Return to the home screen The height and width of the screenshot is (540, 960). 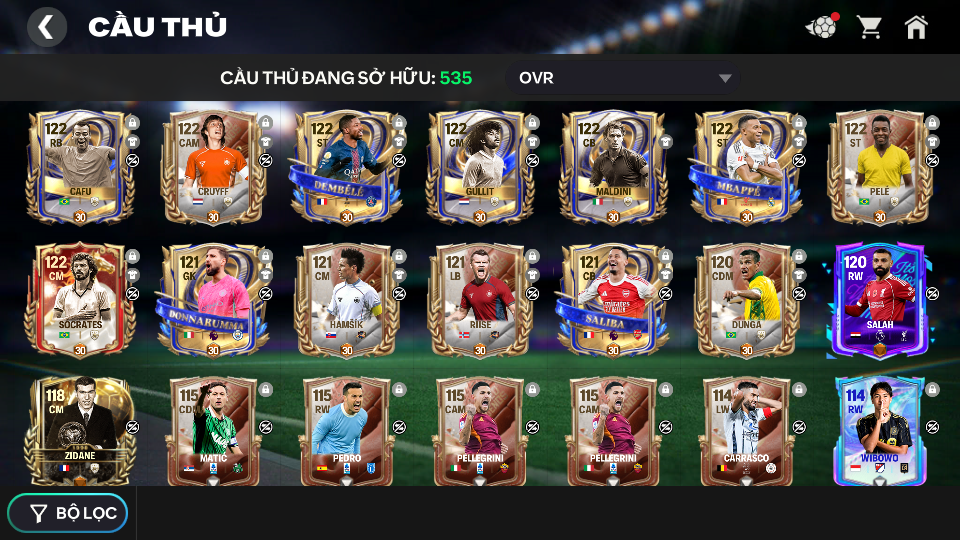[916, 27]
